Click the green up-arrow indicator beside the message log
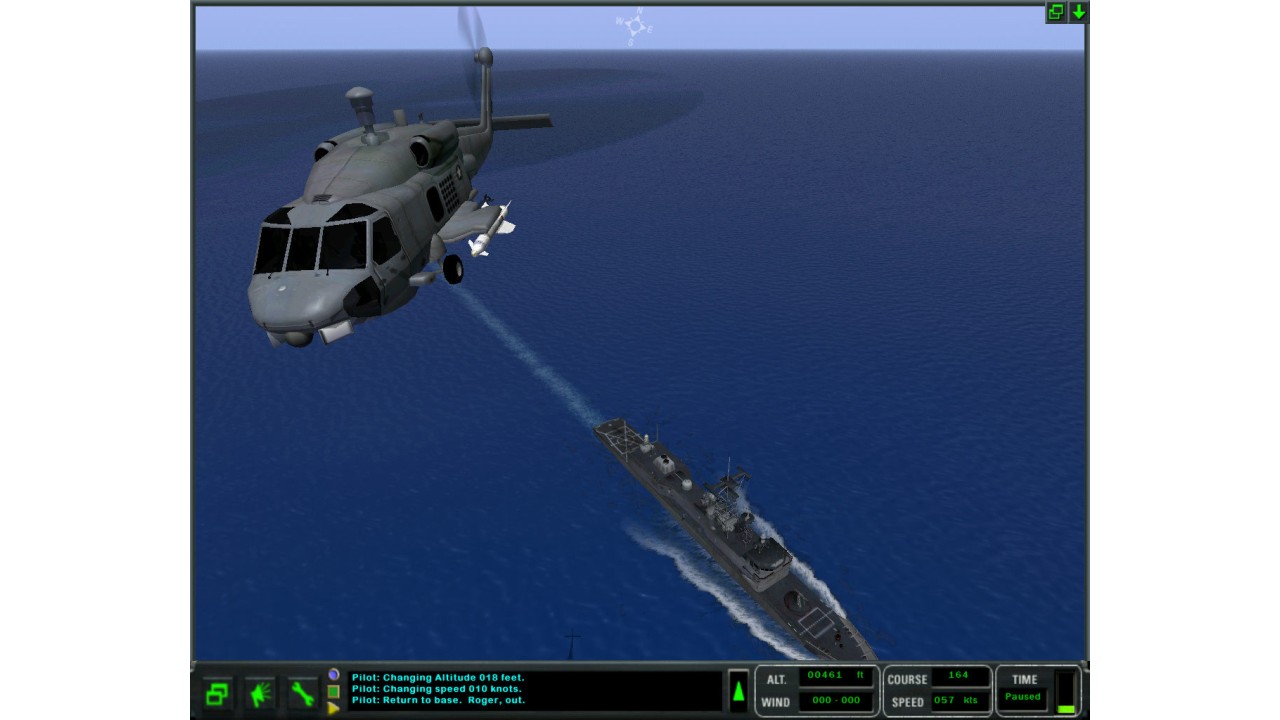The image size is (1280, 720). (x=738, y=691)
